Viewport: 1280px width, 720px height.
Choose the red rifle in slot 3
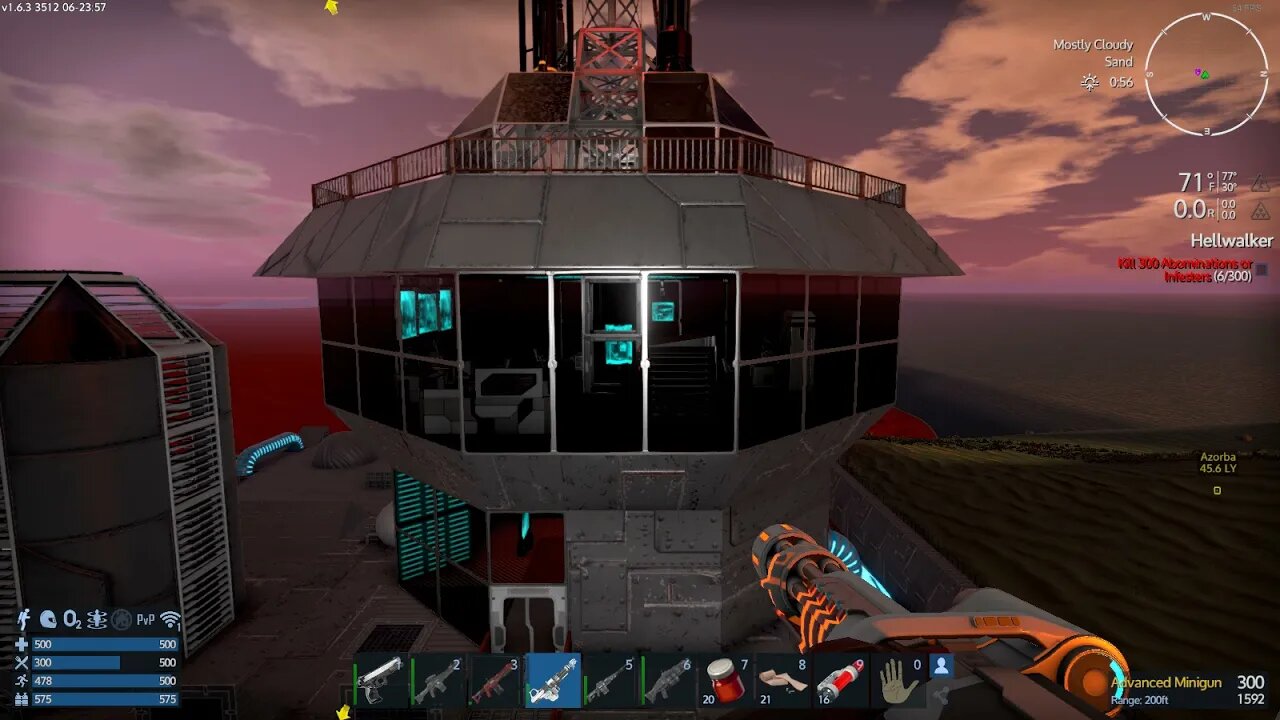(x=495, y=681)
